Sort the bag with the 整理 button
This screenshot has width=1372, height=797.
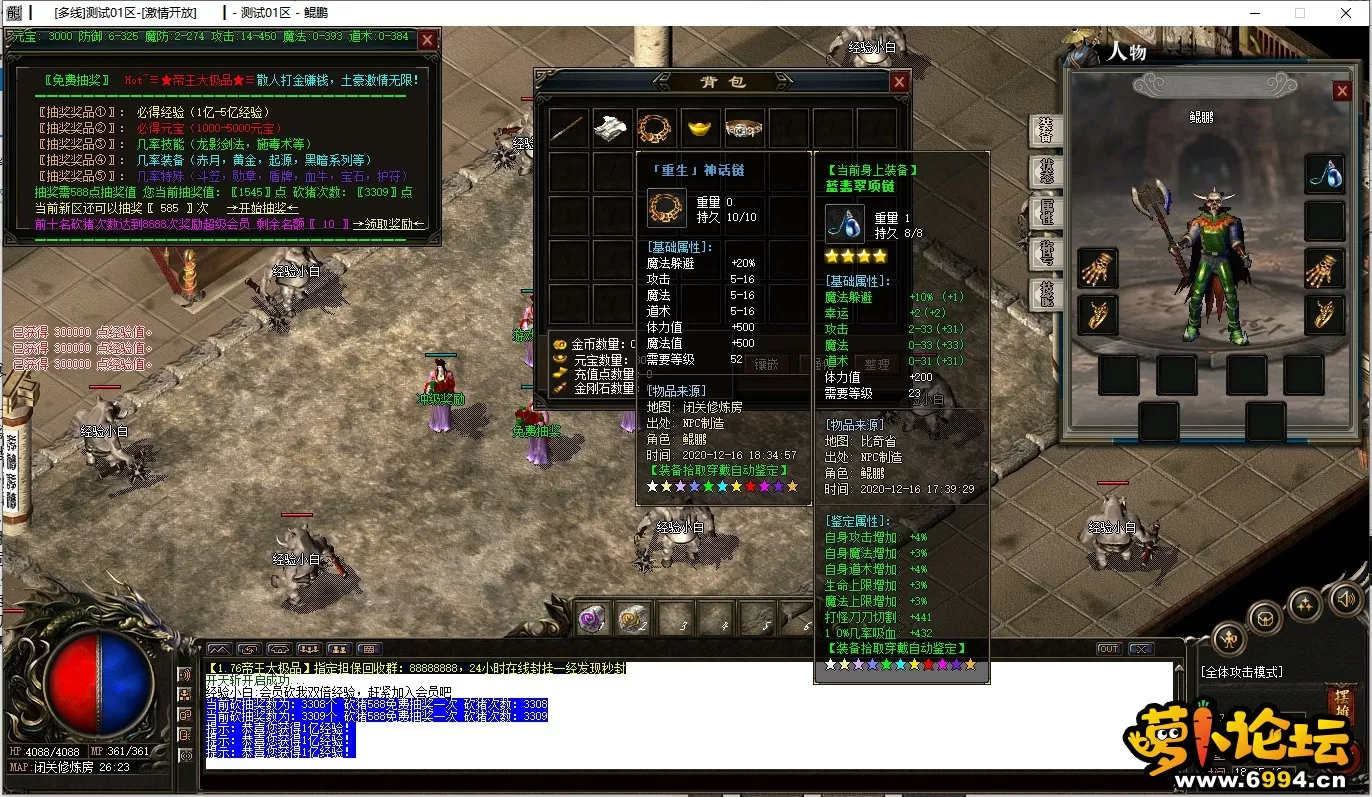pos(877,365)
